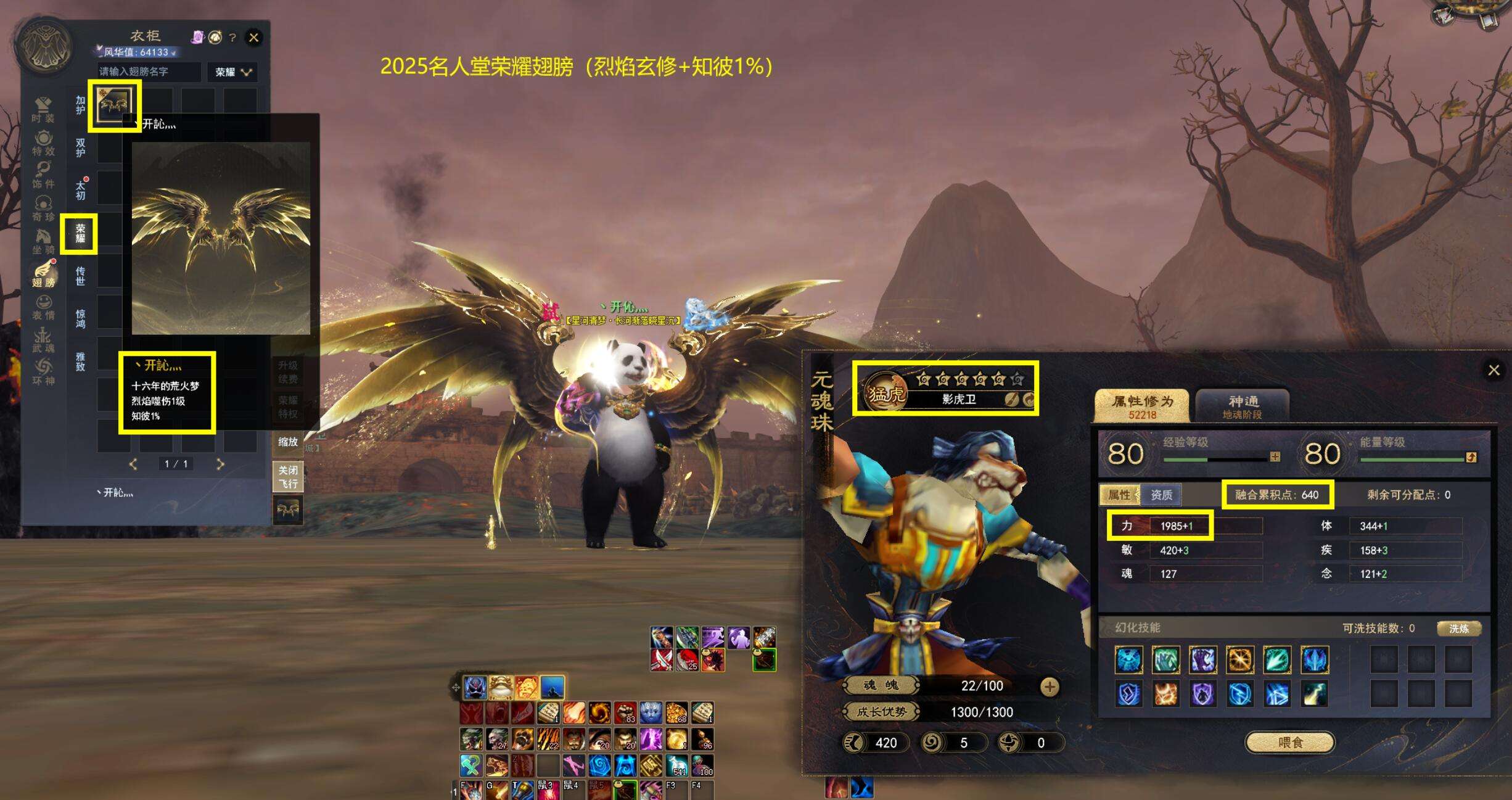The height and width of the screenshot is (800, 1512).
Task: Click the 洗炼 refine skills button
Action: click(x=1458, y=629)
